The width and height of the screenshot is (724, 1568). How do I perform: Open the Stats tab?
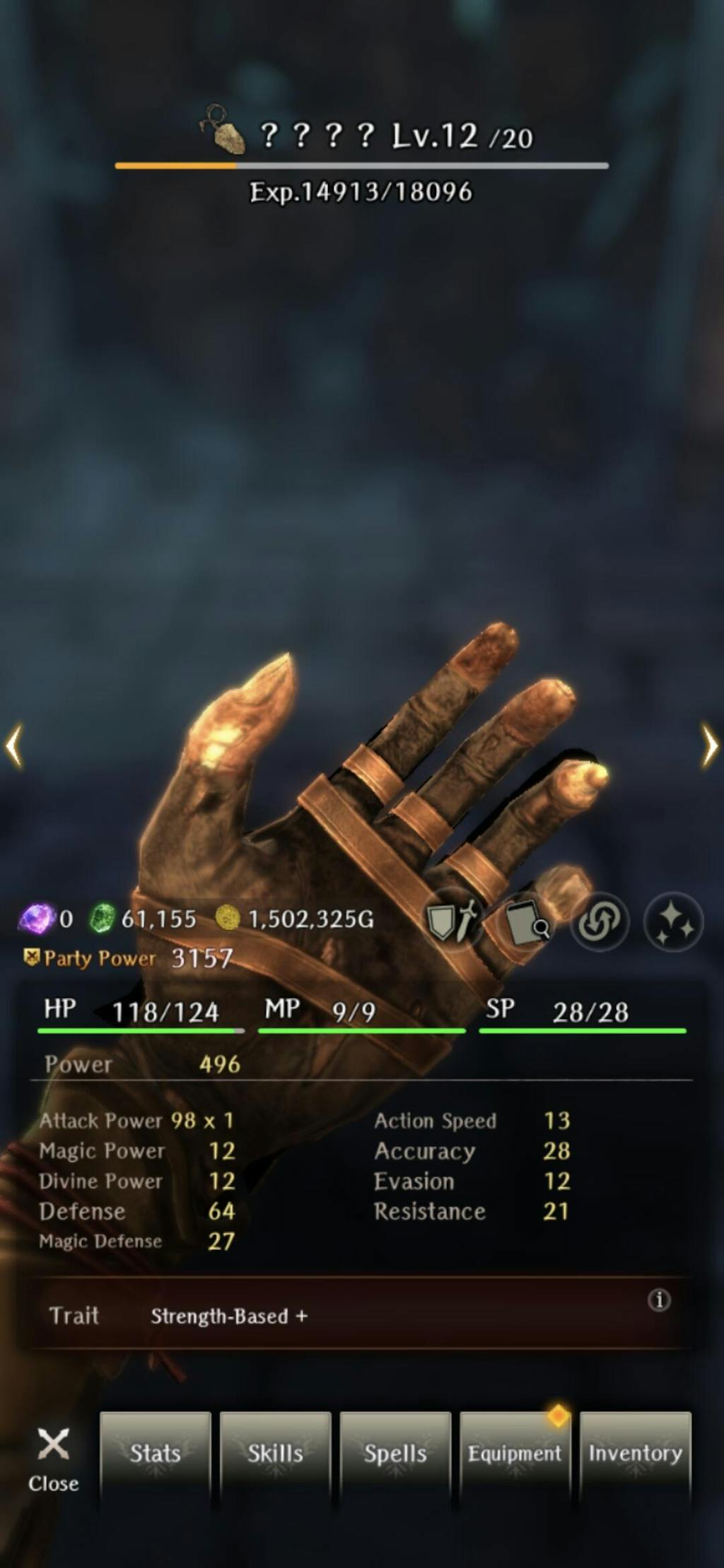coord(156,1453)
